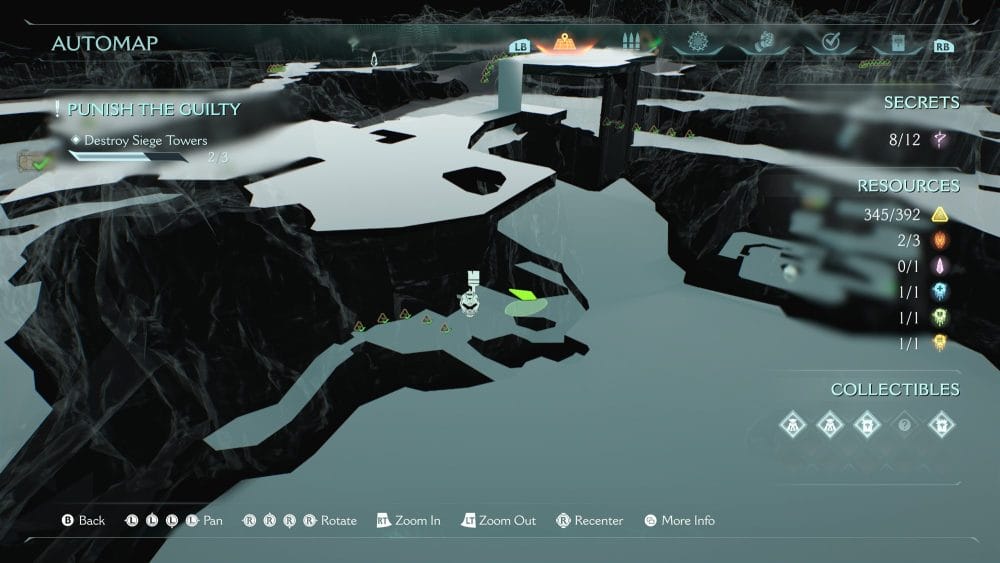Select the gold triangle resource icon
Screen dimensions: 1000x563
pos(939,214)
